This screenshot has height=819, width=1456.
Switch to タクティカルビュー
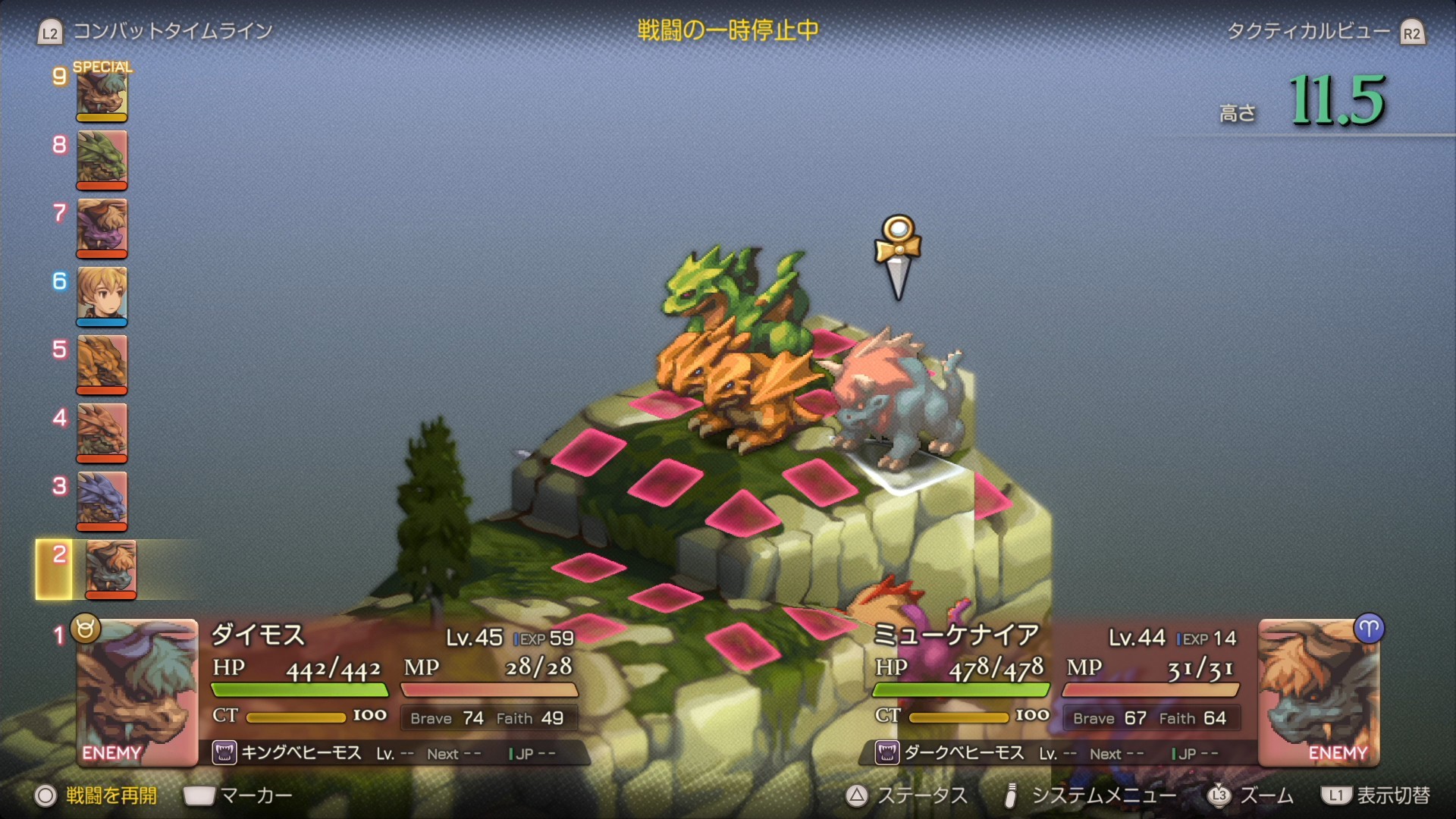1308,31
